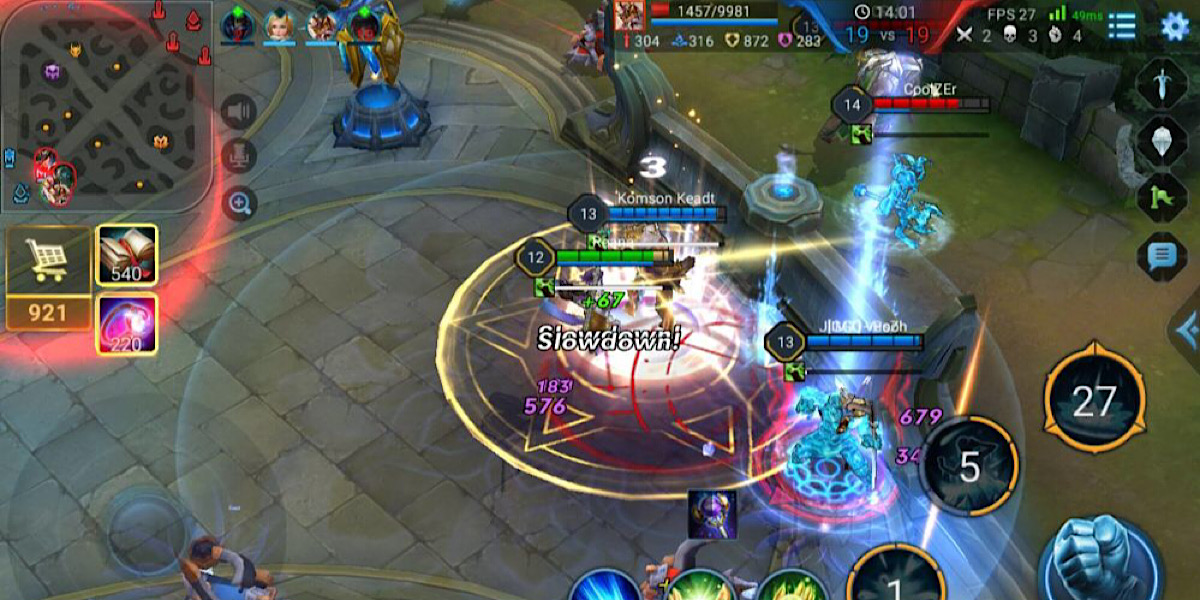
Task: Send the green flag gather signal
Action: coord(1160,197)
